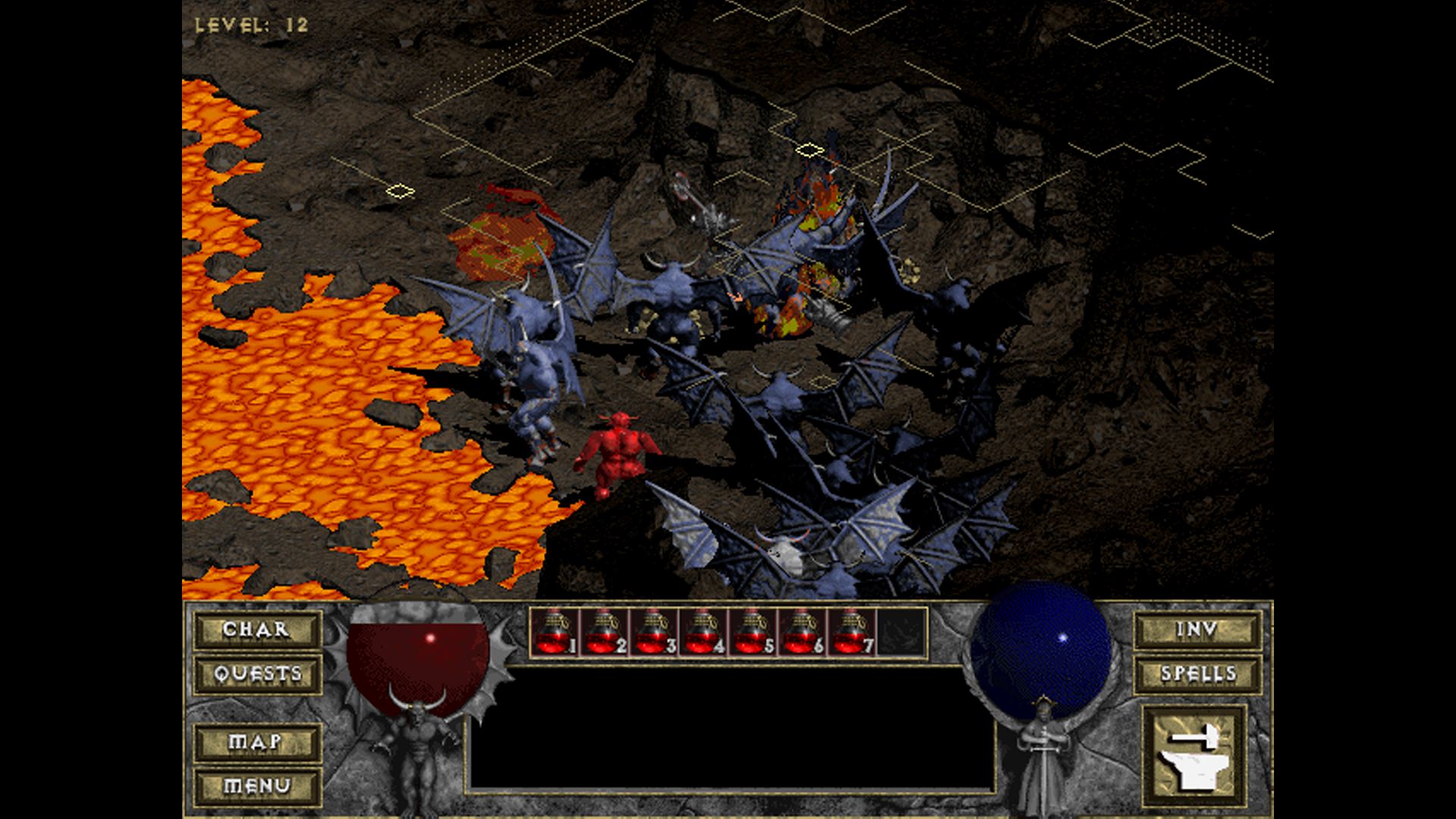This screenshot has height=819, width=1456.
Task: Drink the red potion in belt slot 3
Action: [x=654, y=632]
